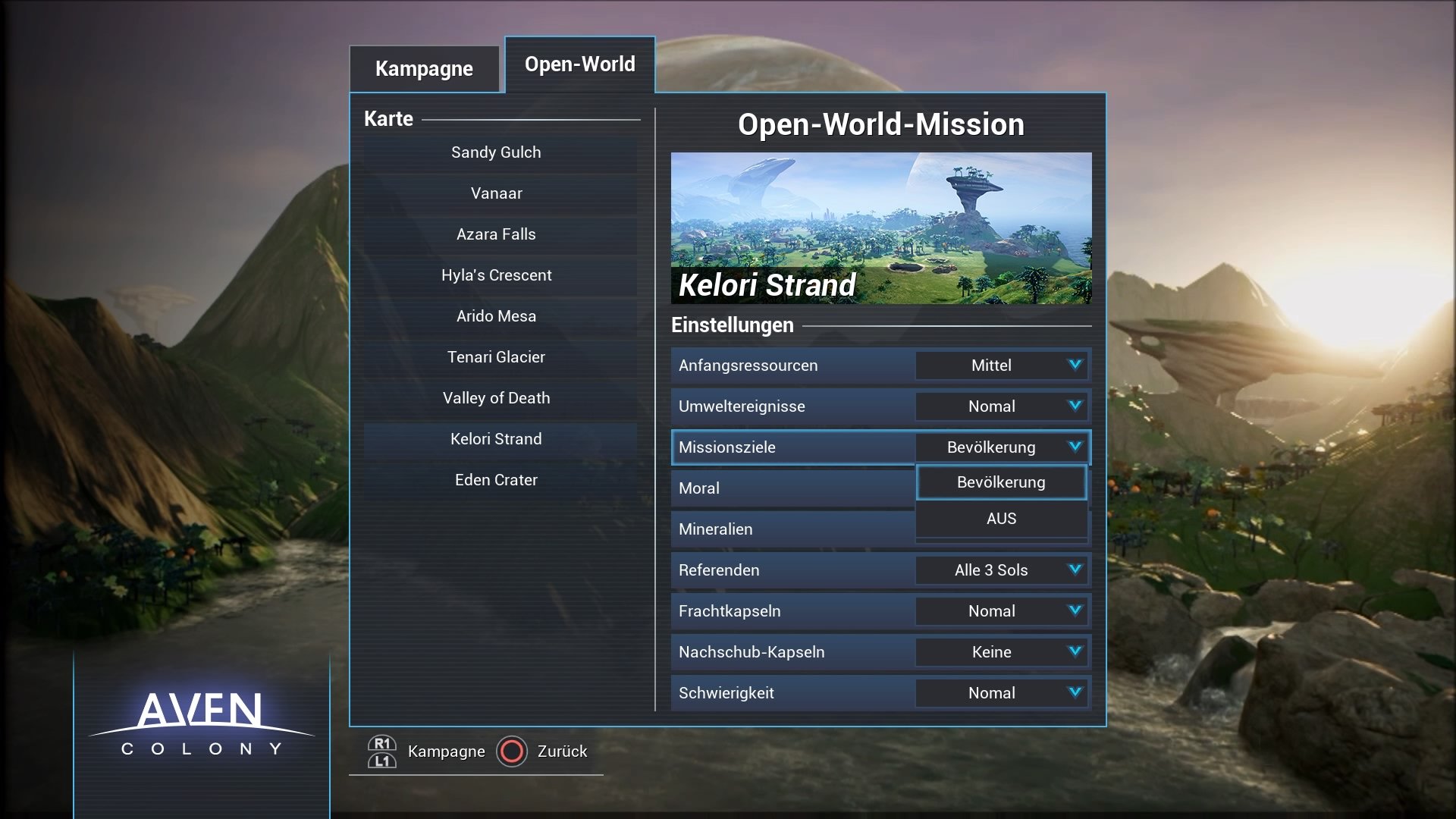Image resolution: width=1456 pixels, height=819 pixels.
Task: Select the Valley of Death map
Action: tap(497, 397)
